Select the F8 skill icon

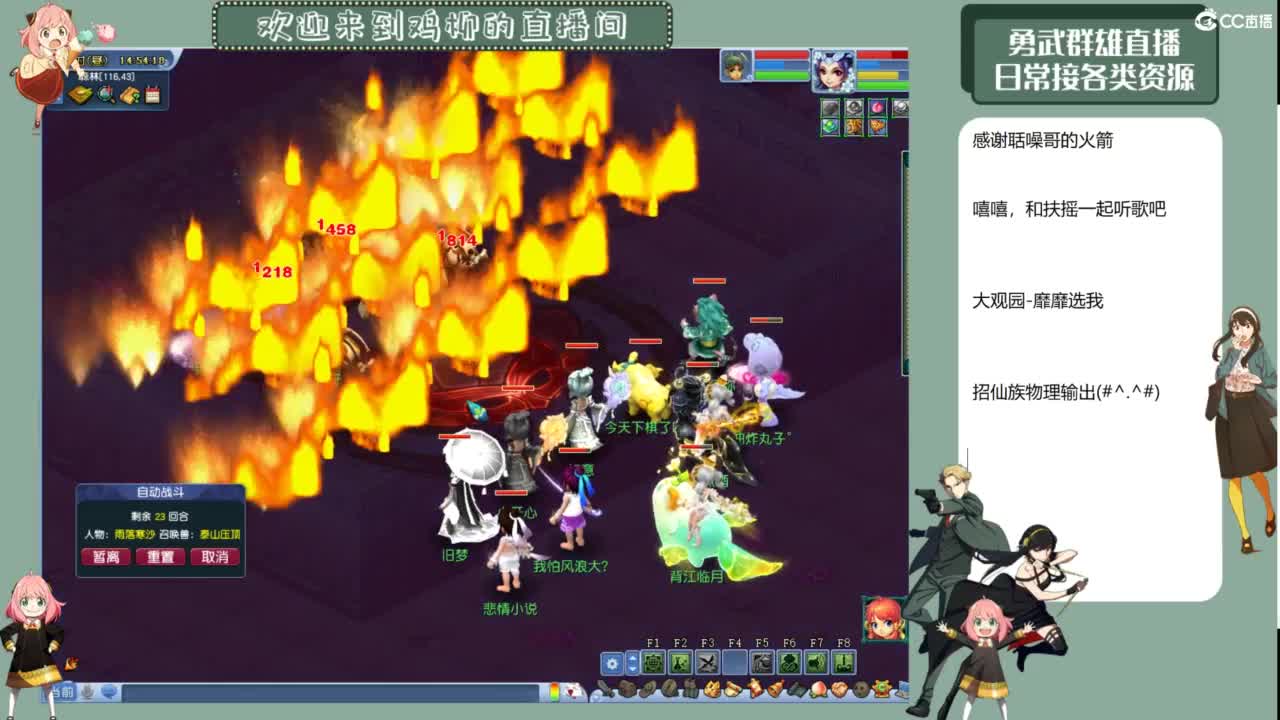pyautogui.click(x=844, y=662)
